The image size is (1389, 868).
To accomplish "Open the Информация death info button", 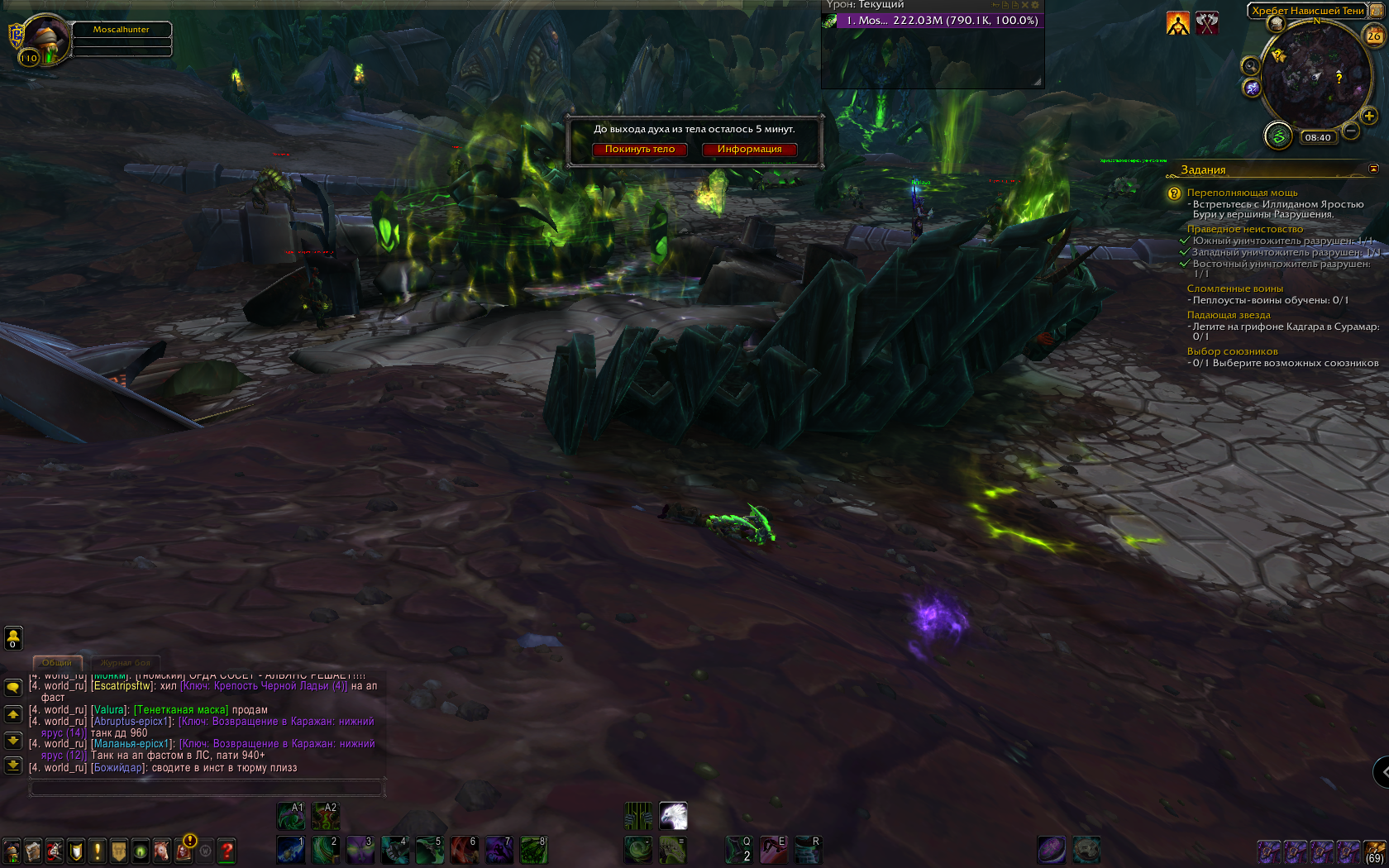I will [749, 150].
